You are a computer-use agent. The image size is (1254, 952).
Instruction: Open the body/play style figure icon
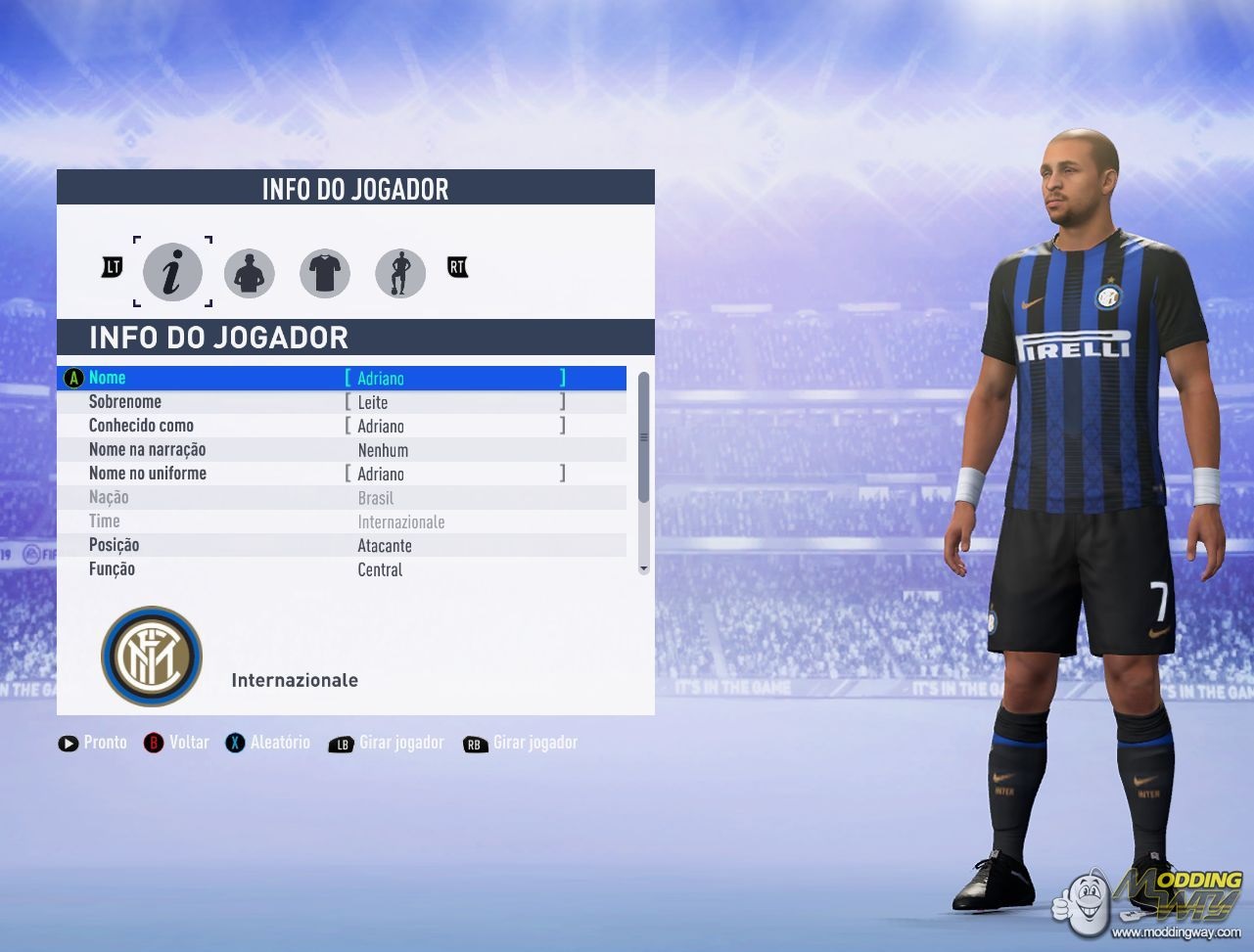point(399,273)
